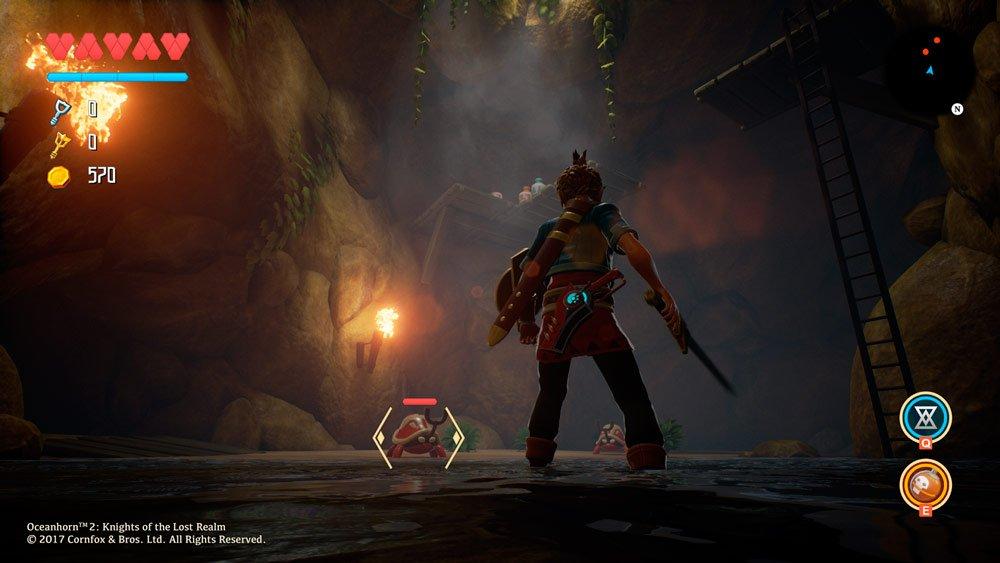Use the skull bomb item icon

925,484
